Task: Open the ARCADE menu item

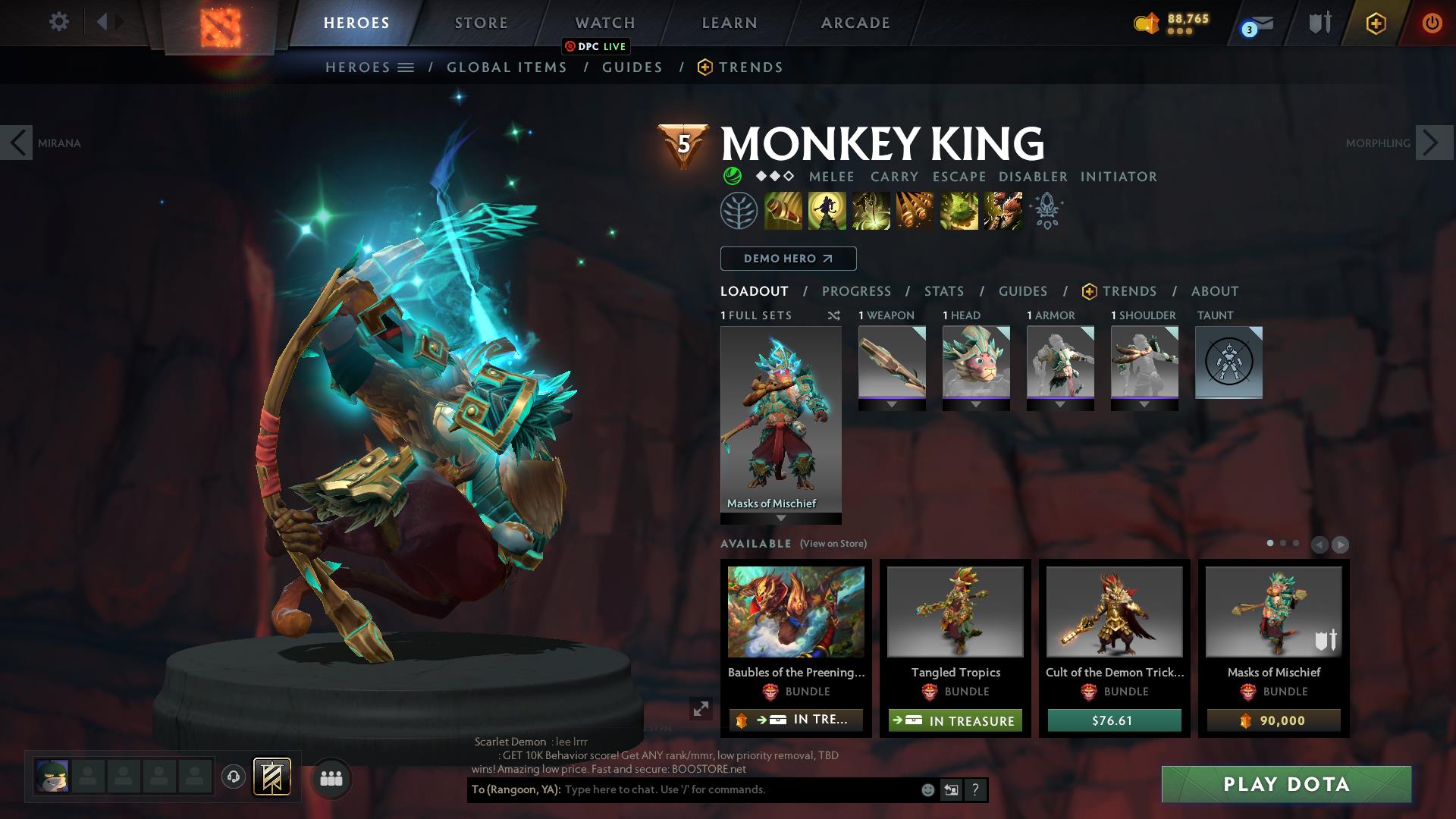Action: (x=855, y=22)
